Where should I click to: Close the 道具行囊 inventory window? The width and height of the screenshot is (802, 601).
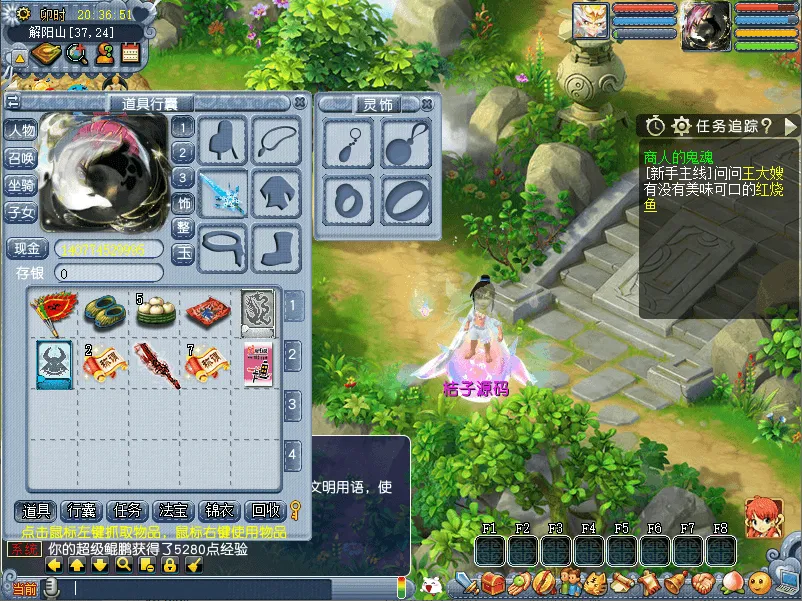(299, 102)
